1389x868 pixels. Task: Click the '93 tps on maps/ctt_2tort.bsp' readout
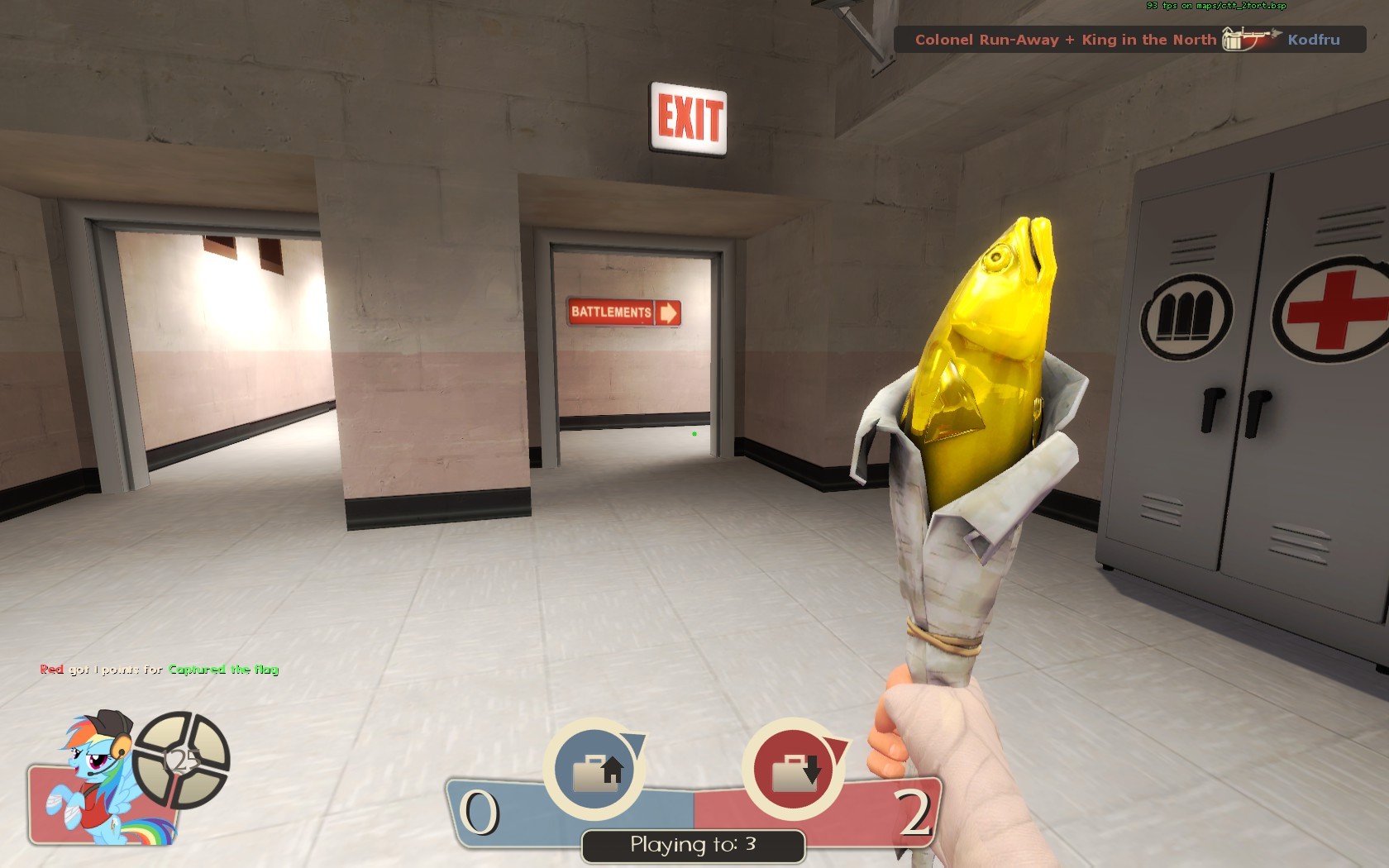tap(1214, 7)
